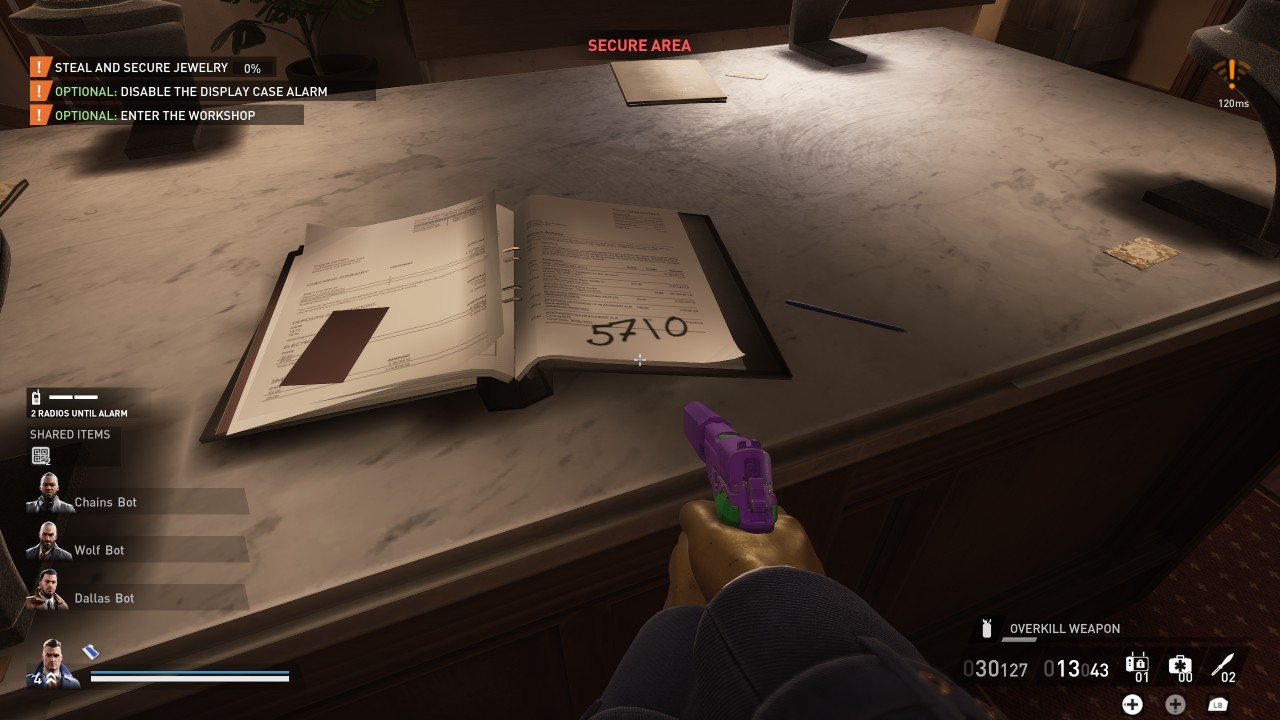Viewport: 1280px width, 720px height.
Task: Click the exclamation icon beside Steal and Secure Jewelry
Action: 38,67
